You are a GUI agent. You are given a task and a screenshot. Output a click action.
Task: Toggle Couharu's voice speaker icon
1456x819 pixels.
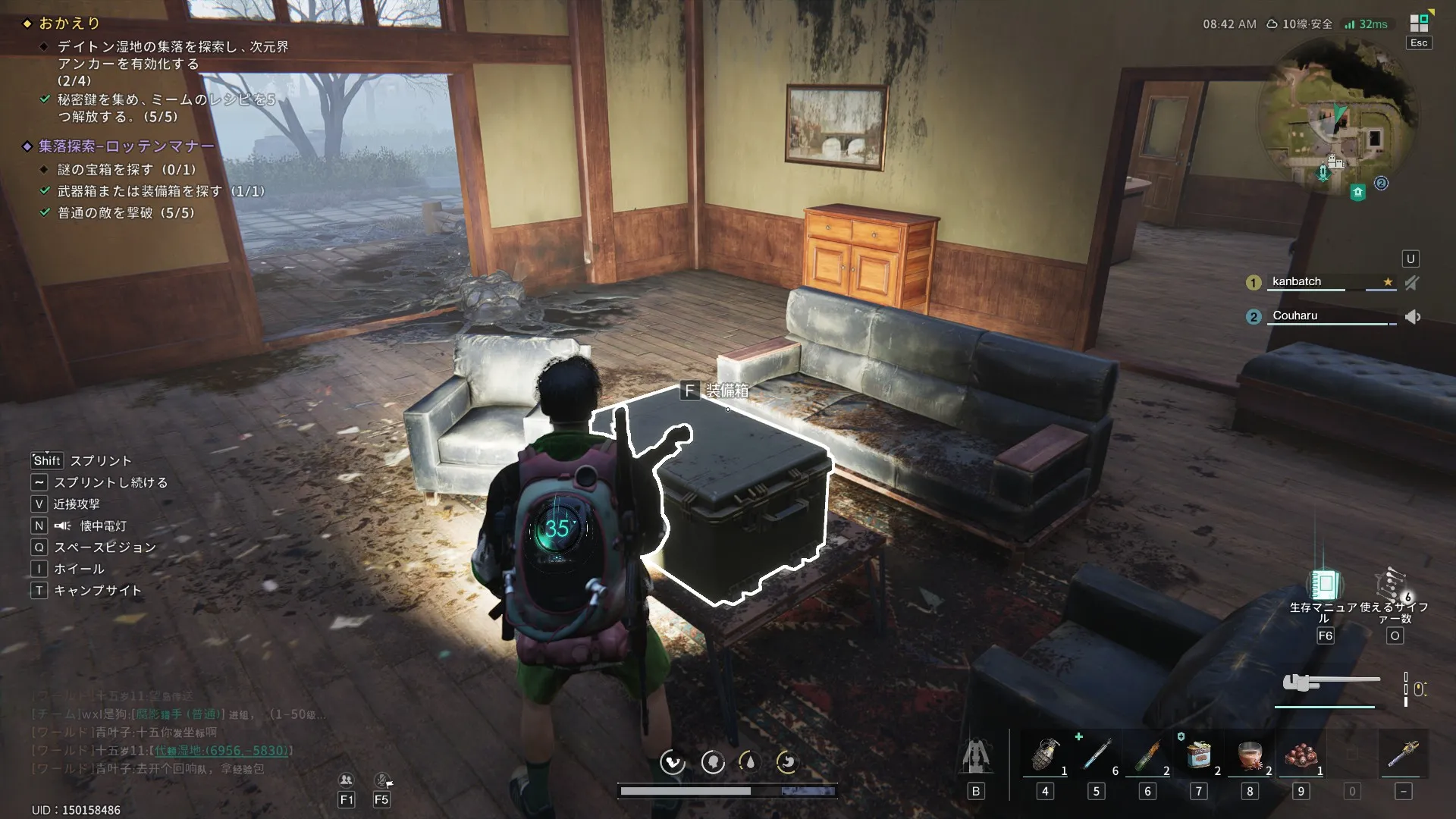pyautogui.click(x=1412, y=317)
